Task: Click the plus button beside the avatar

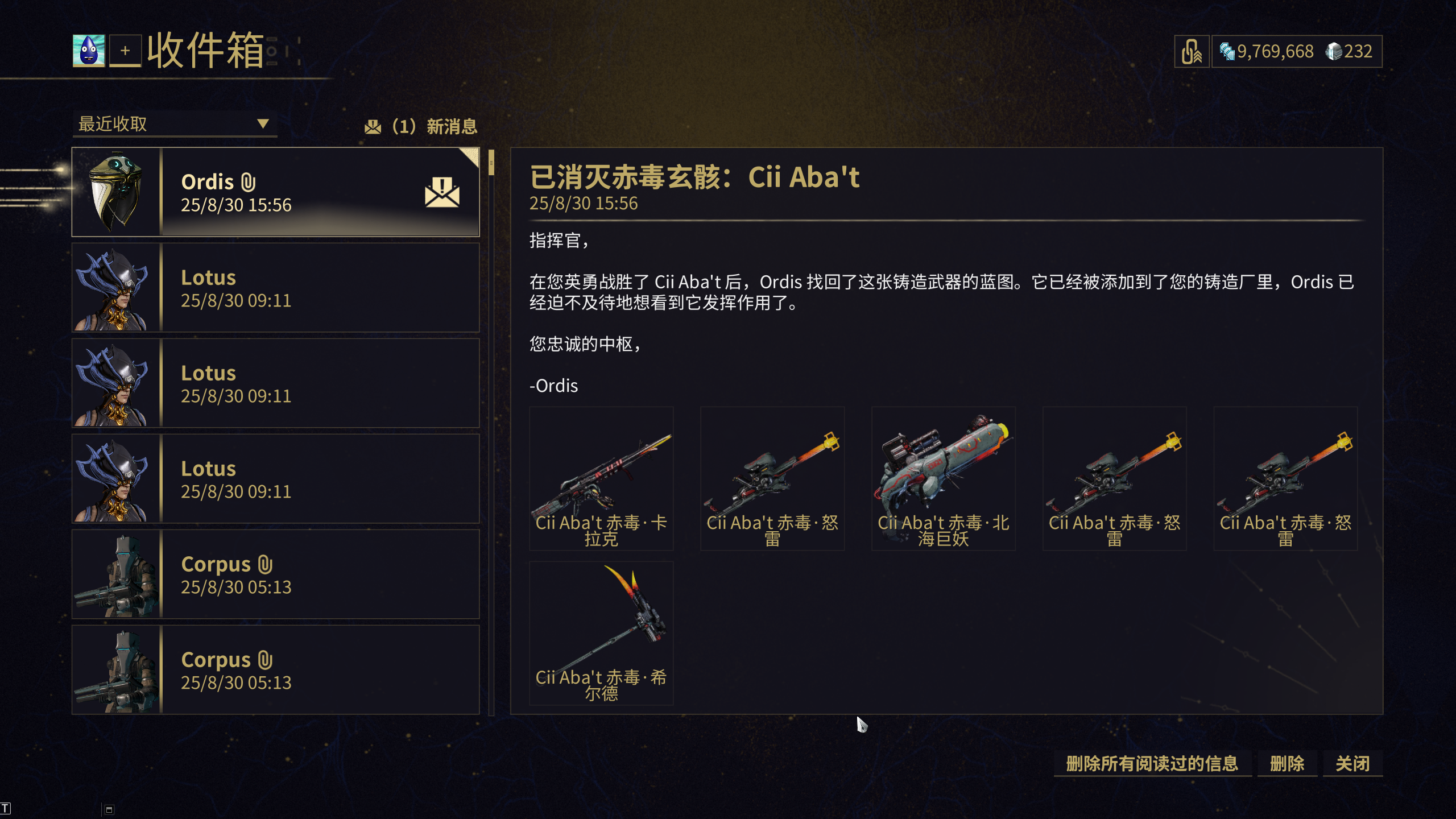Action: pos(125,51)
